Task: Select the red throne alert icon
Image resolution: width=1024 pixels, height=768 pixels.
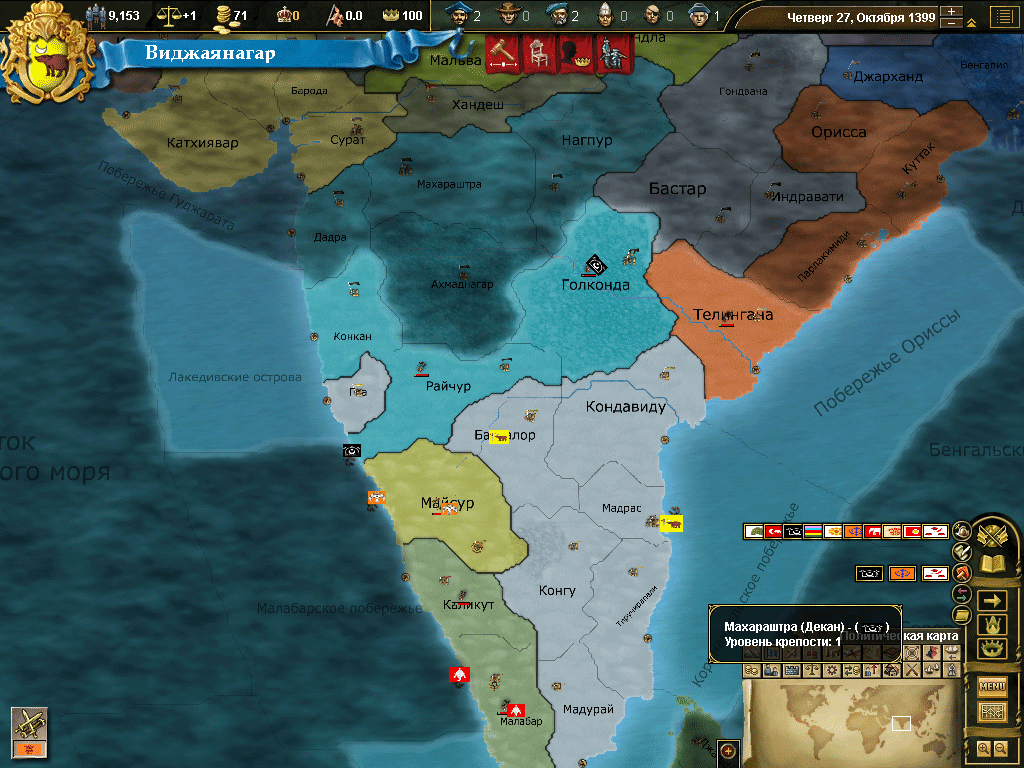Action: point(536,53)
